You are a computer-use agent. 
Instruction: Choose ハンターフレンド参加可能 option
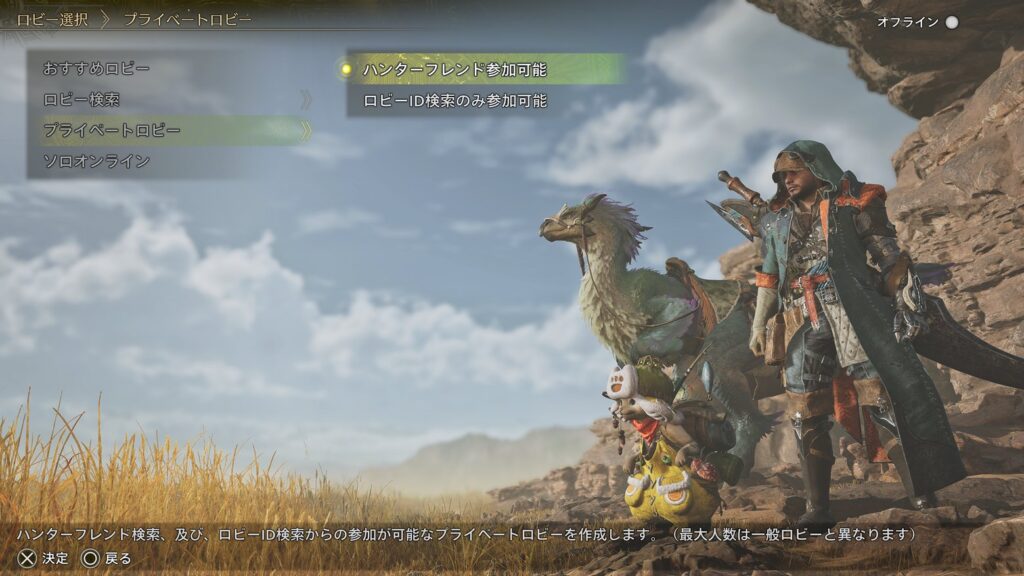pos(455,69)
